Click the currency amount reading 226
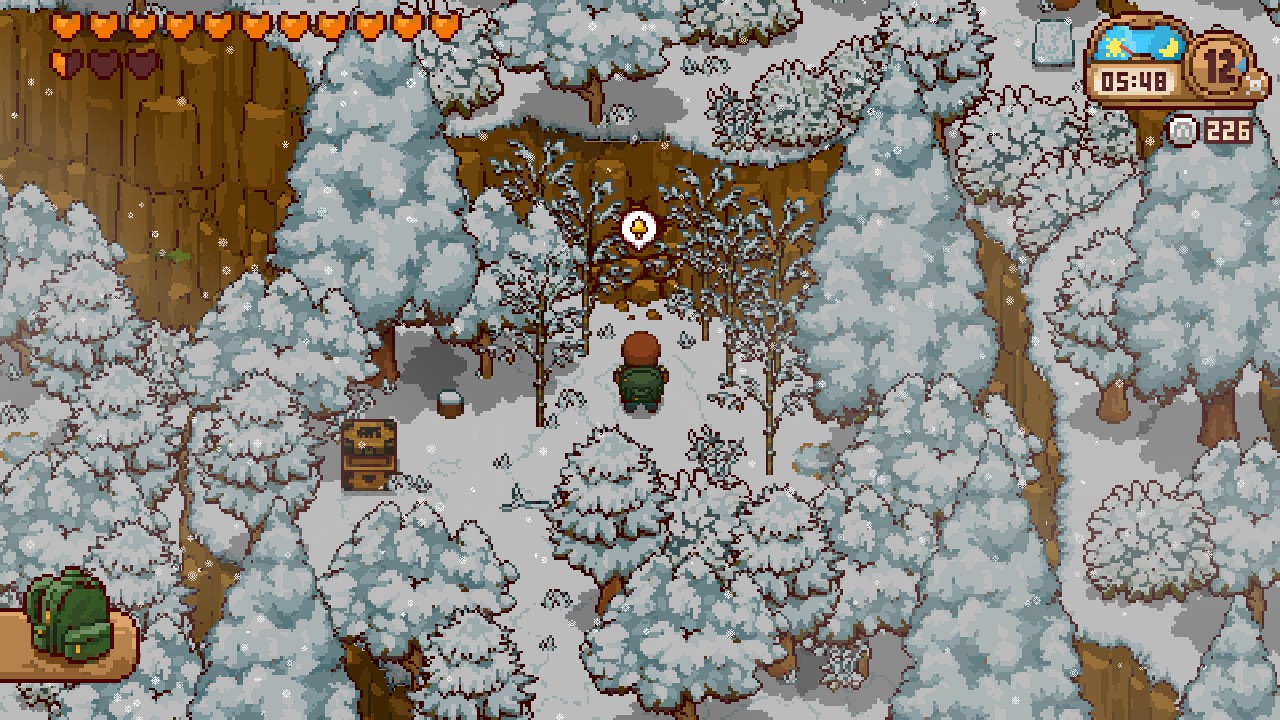 1229,129
